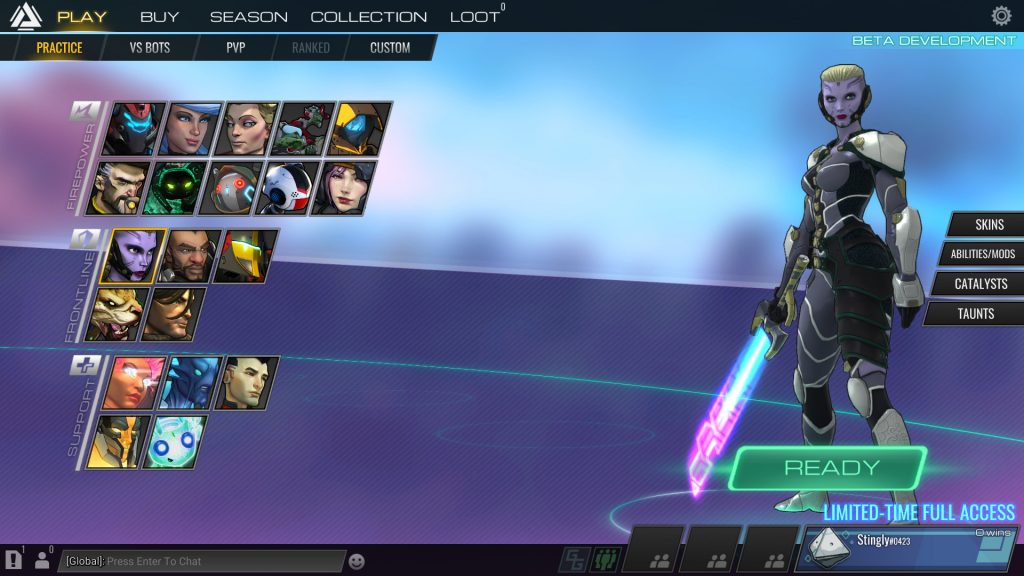Open the TAUNTS menu
Image resolution: width=1024 pixels, height=576 pixels.
975,314
